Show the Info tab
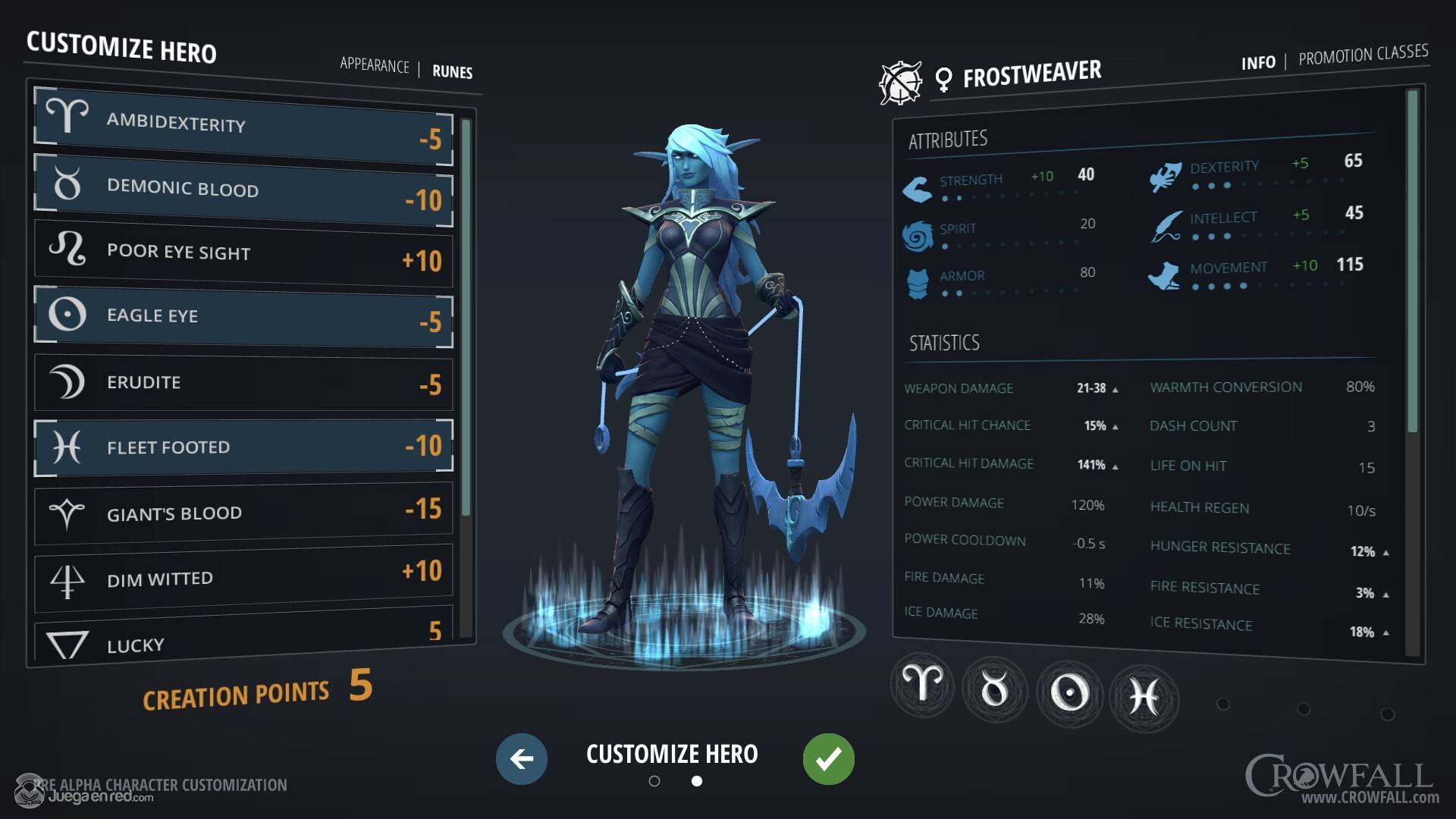 1258,63
